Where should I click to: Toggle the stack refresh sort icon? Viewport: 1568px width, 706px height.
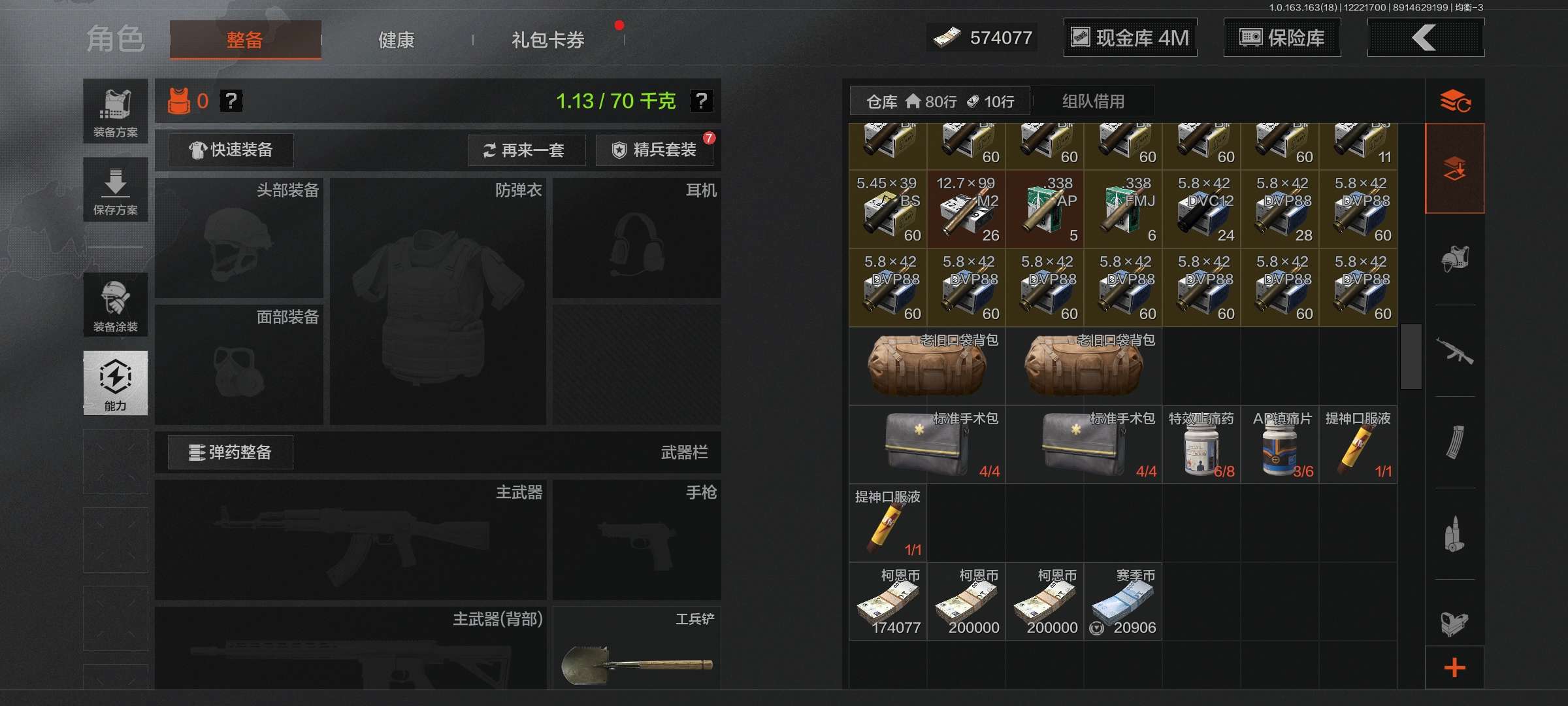(1454, 101)
